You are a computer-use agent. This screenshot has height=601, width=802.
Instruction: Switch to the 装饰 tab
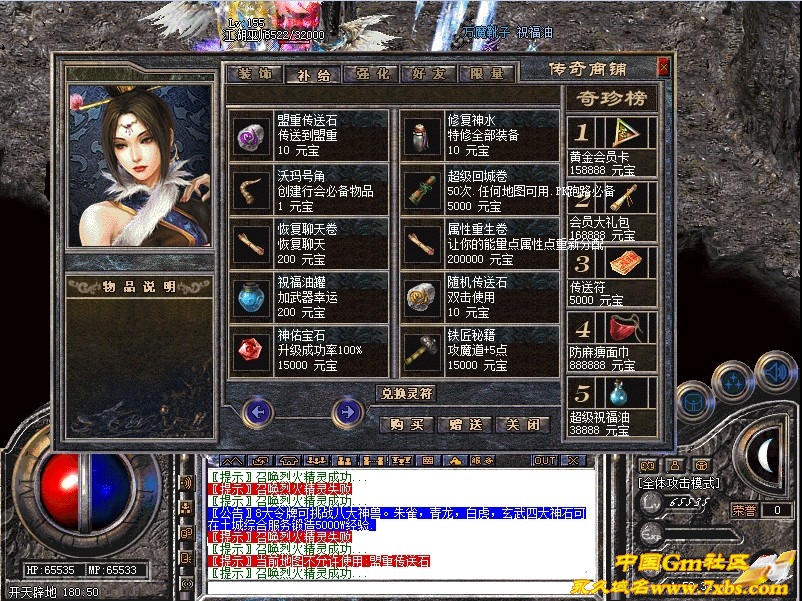[x=254, y=74]
